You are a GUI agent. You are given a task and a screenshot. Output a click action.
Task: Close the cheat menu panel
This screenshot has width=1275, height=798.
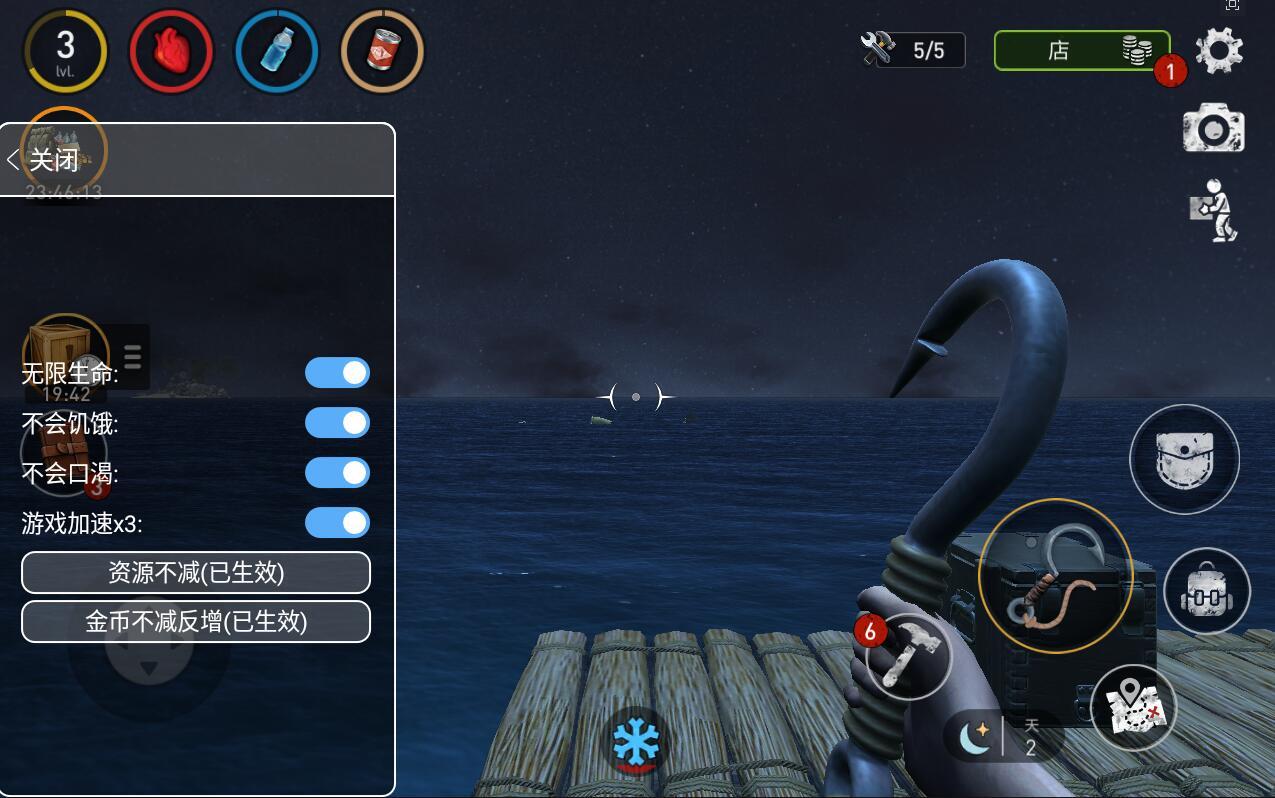(44, 160)
